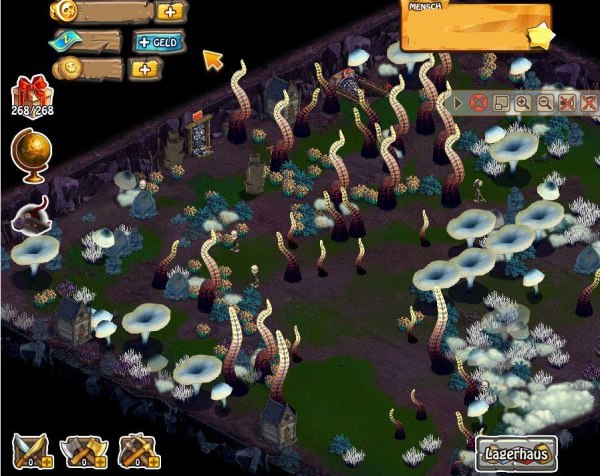This screenshot has height=476, width=600.
Task: Toggle the crossed-out speaker sound button
Action: tap(567, 102)
